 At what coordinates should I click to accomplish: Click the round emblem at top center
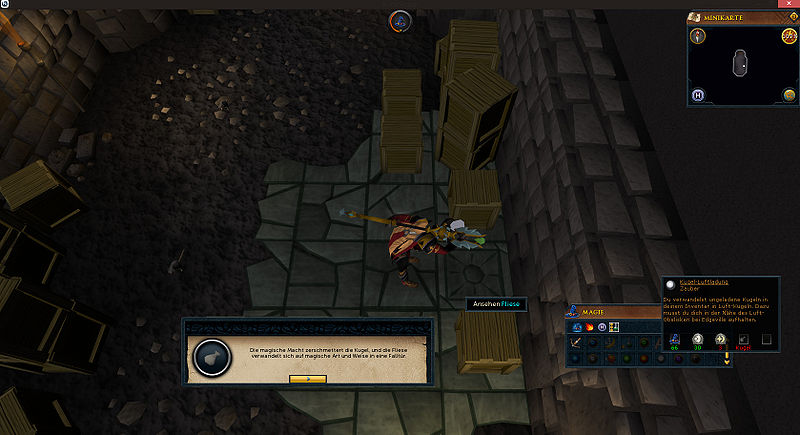point(402,20)
